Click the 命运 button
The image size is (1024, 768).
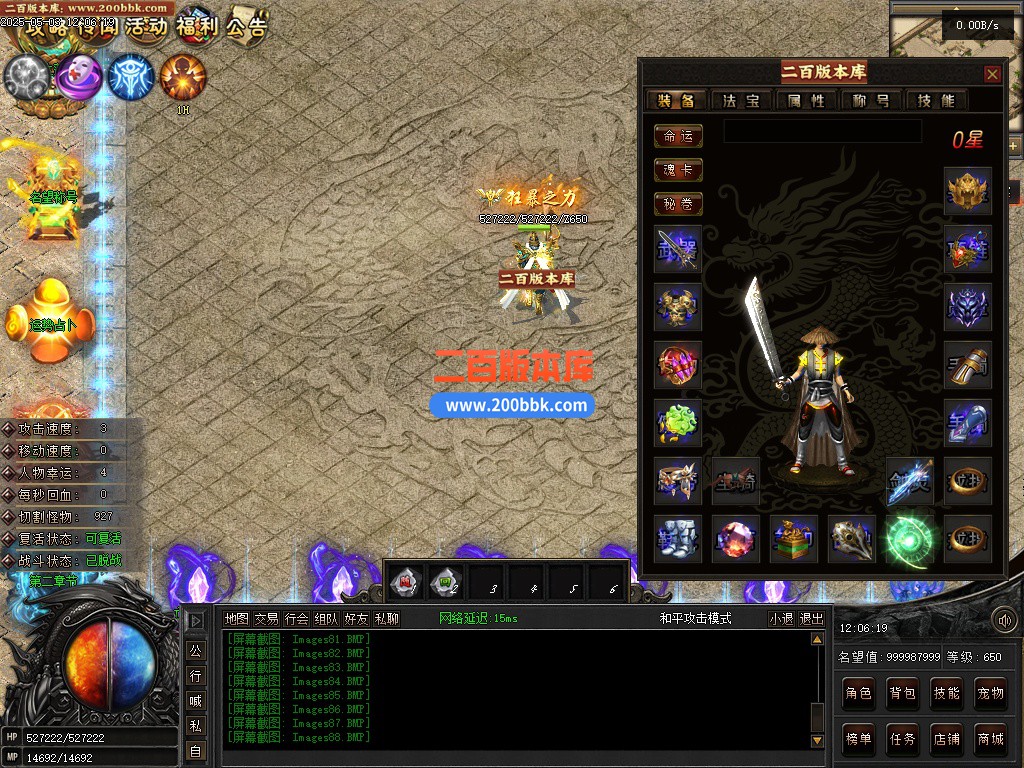(678, 136)
